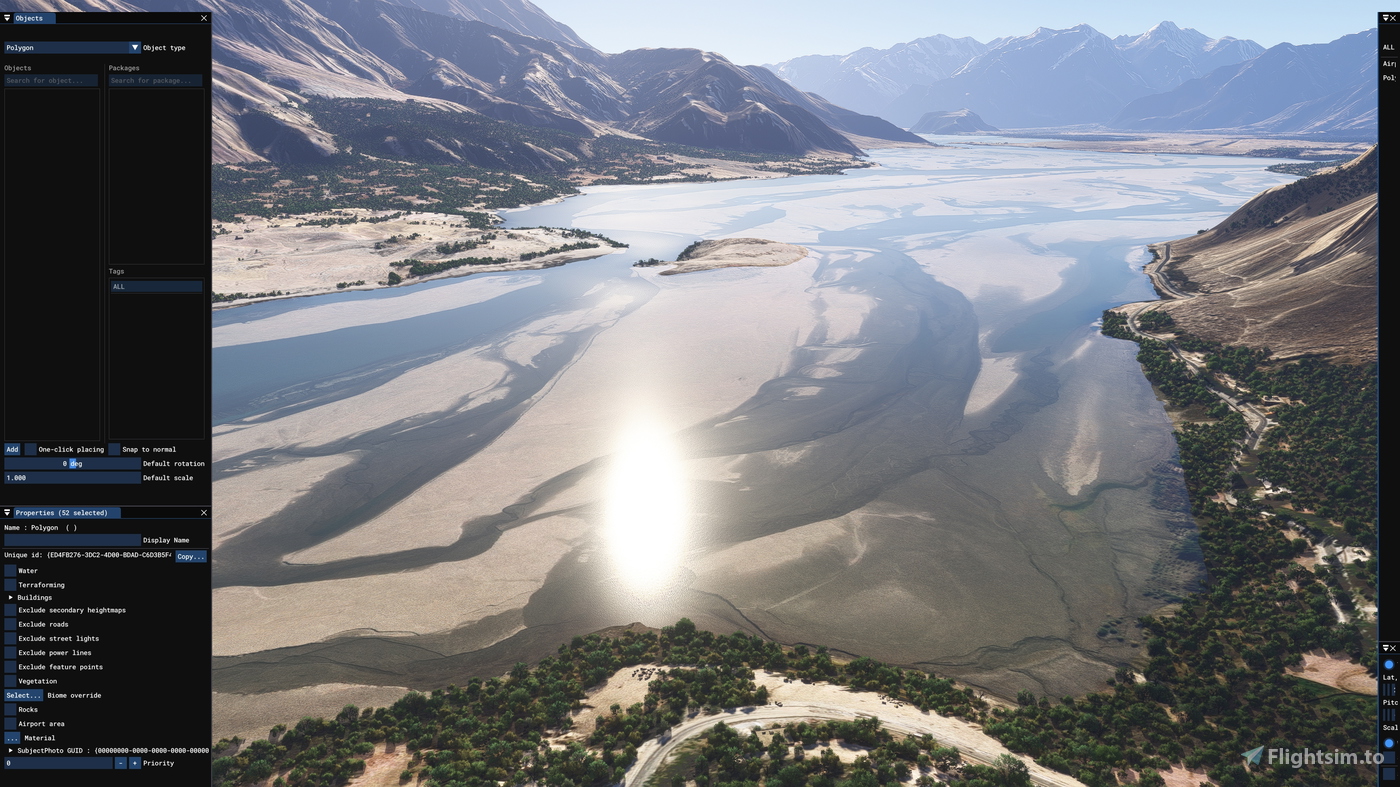Image resolution: width=1400 pixels, height=787 pixels.
Task: Toggle One-click placing
Action: point(30,449)
